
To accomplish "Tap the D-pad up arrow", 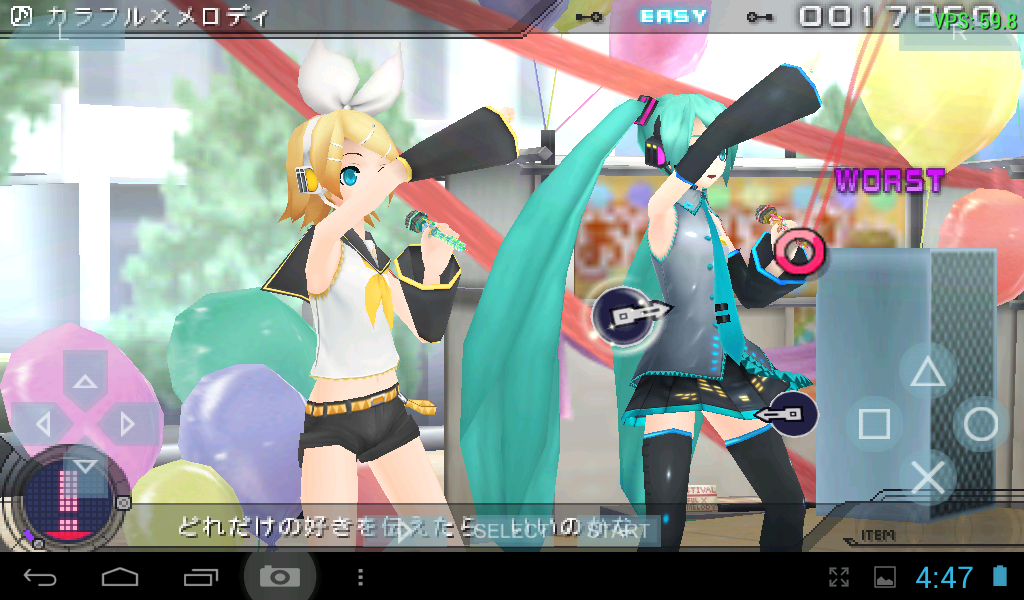I will [x=86, y=379].
